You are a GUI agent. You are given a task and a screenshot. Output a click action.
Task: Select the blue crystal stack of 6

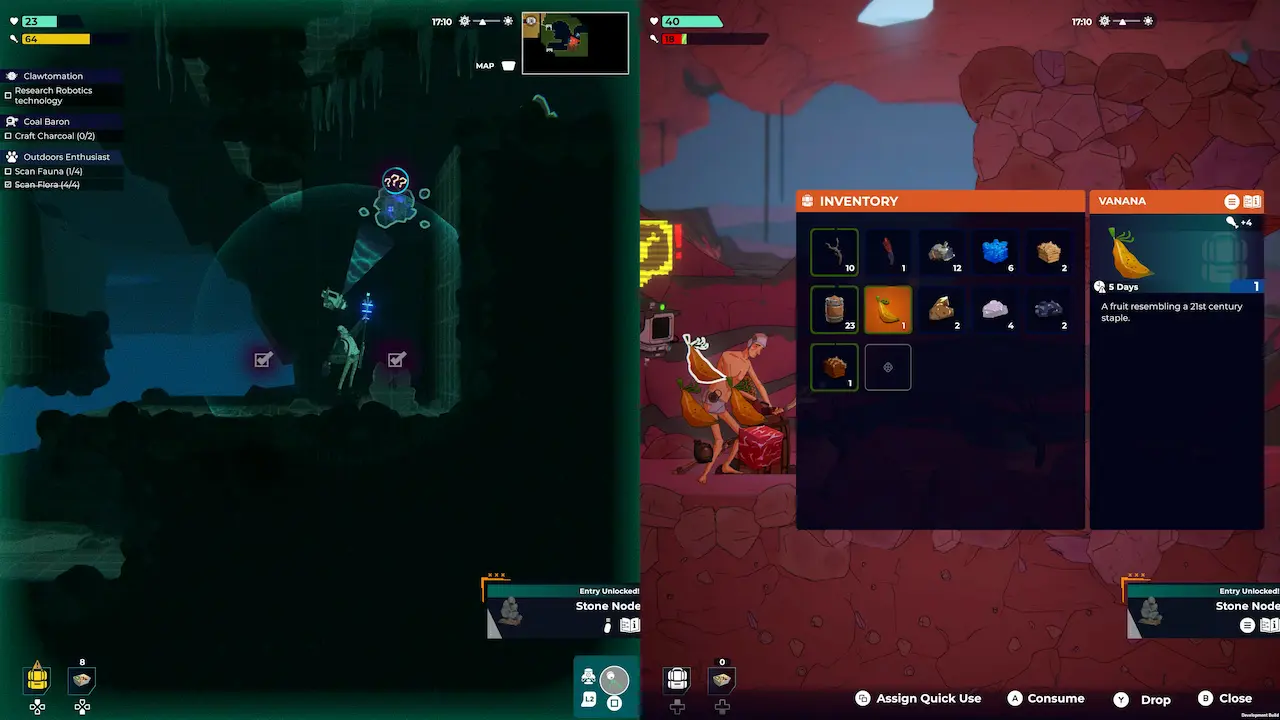click(994, 252)
